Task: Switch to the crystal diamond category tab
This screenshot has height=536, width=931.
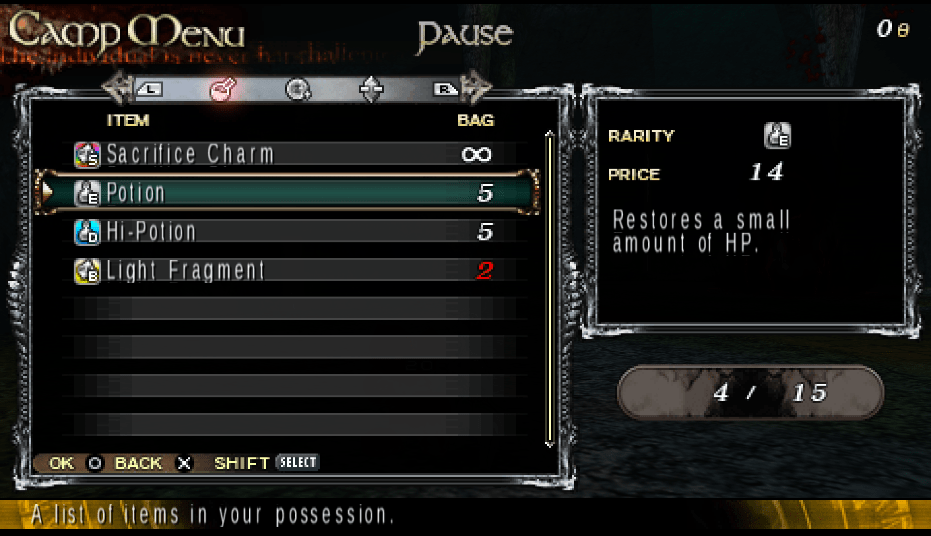Action: point(371,90)
